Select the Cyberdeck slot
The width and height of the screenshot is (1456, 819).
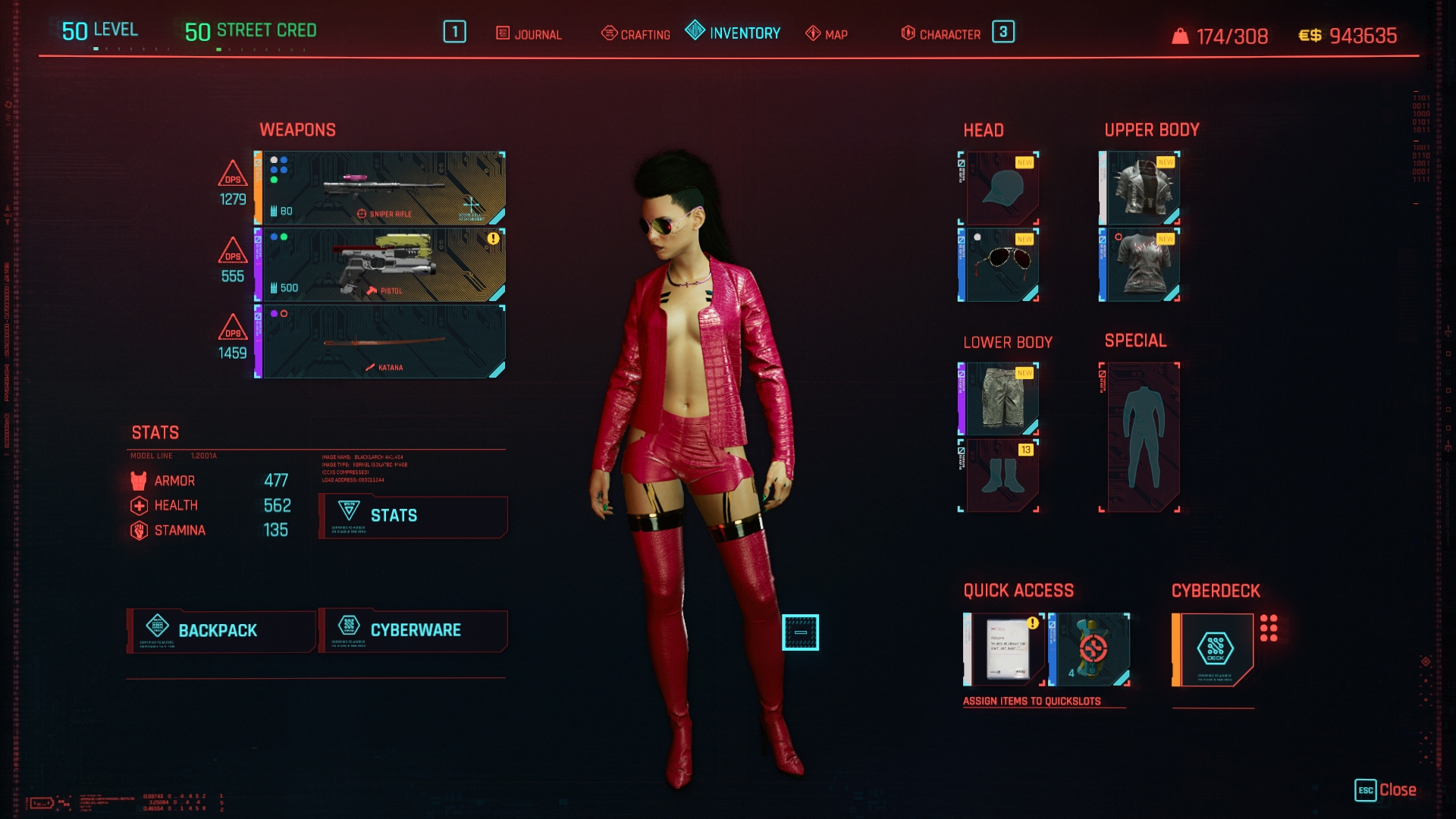tap(1215, 650)
